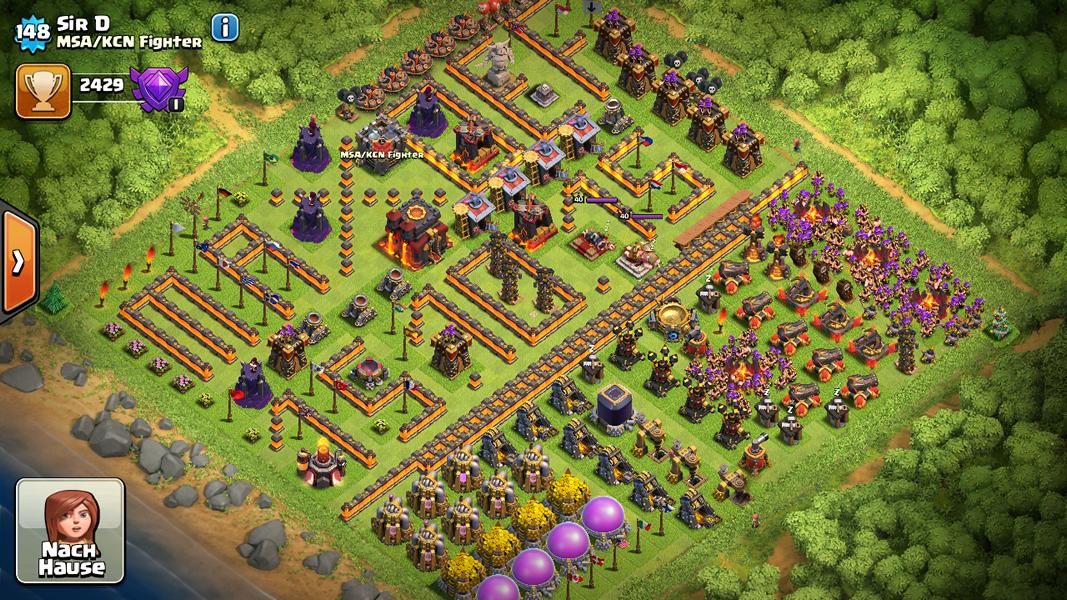Tap the Nach Hause return home button
1067x600 pixels.
coord(70,530)
